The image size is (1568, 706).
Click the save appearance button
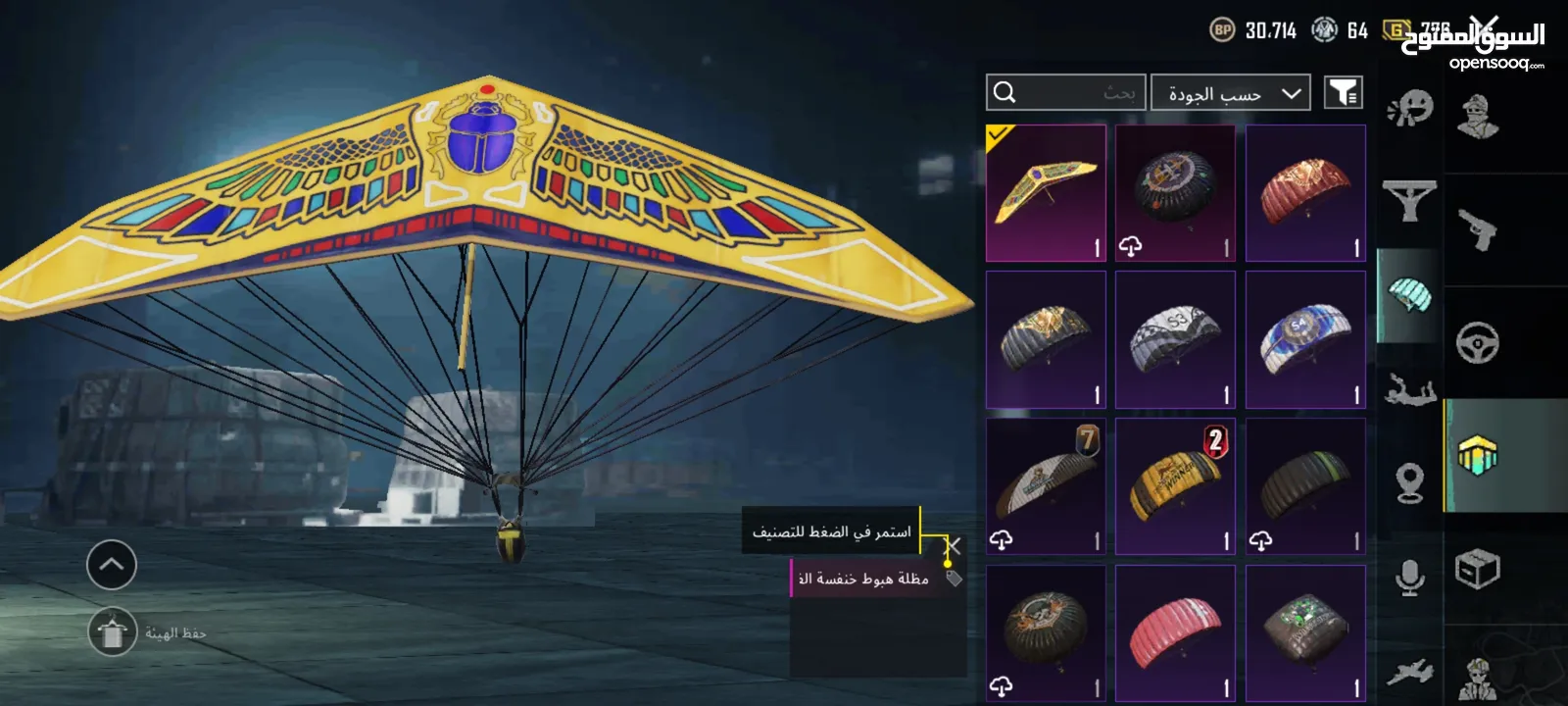click(x=113, y=633)
